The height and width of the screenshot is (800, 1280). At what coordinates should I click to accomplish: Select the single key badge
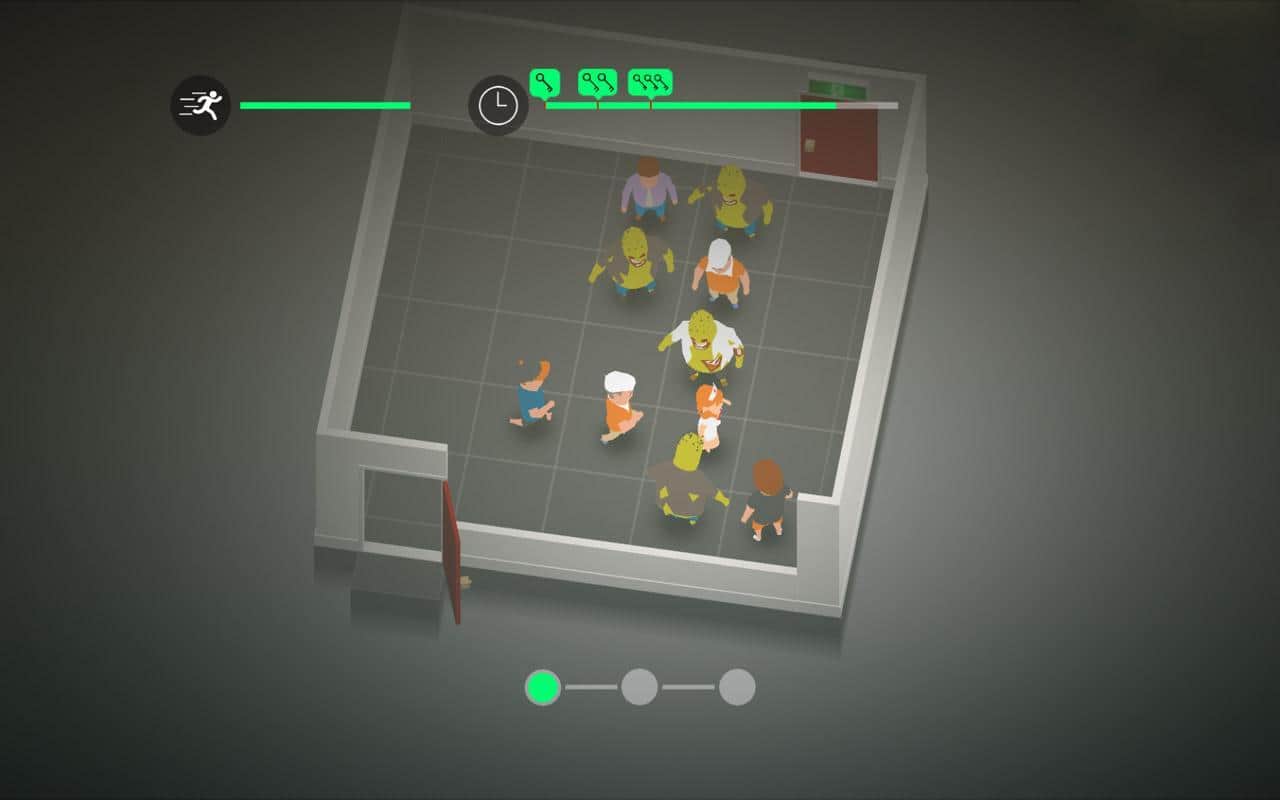[544, 82]
